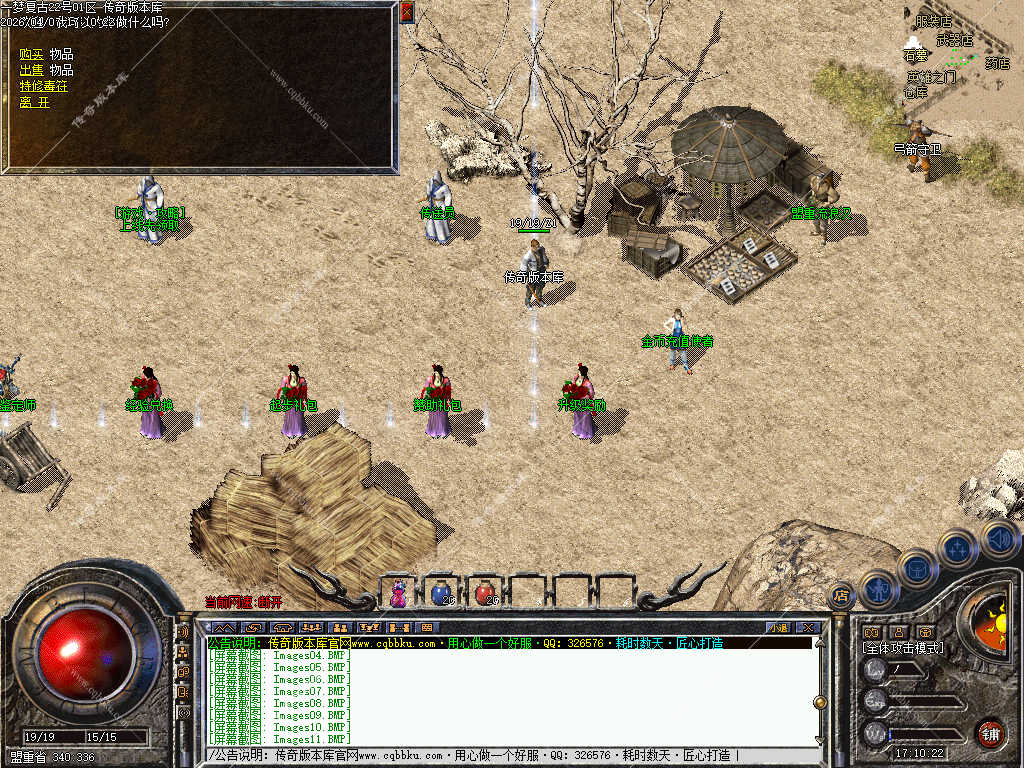Open the first chat toolbar button
This screenshot has height=768, width=1024.
(x=222, y=628)
